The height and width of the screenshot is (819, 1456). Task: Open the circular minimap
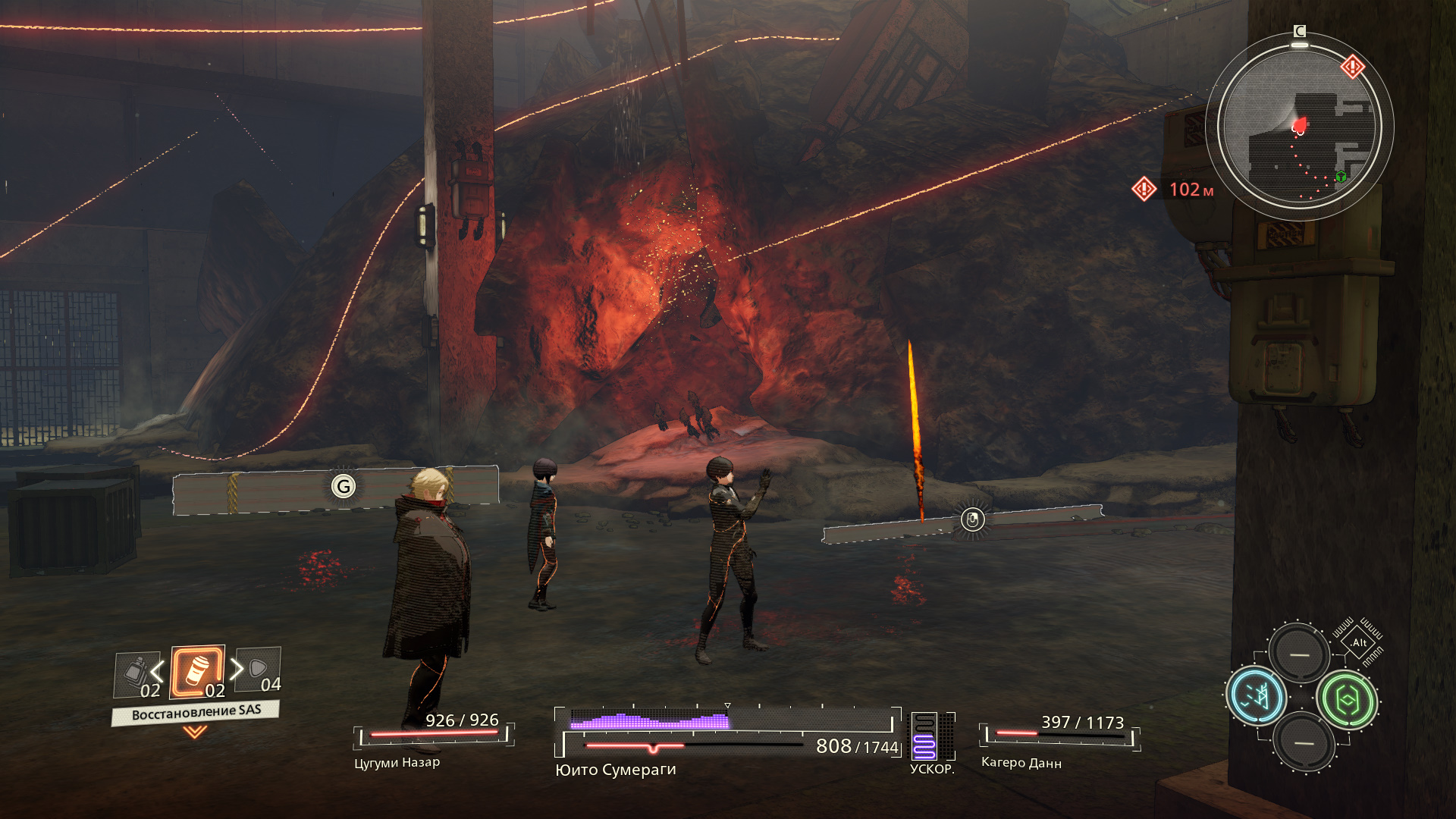tap(1300, 127)
